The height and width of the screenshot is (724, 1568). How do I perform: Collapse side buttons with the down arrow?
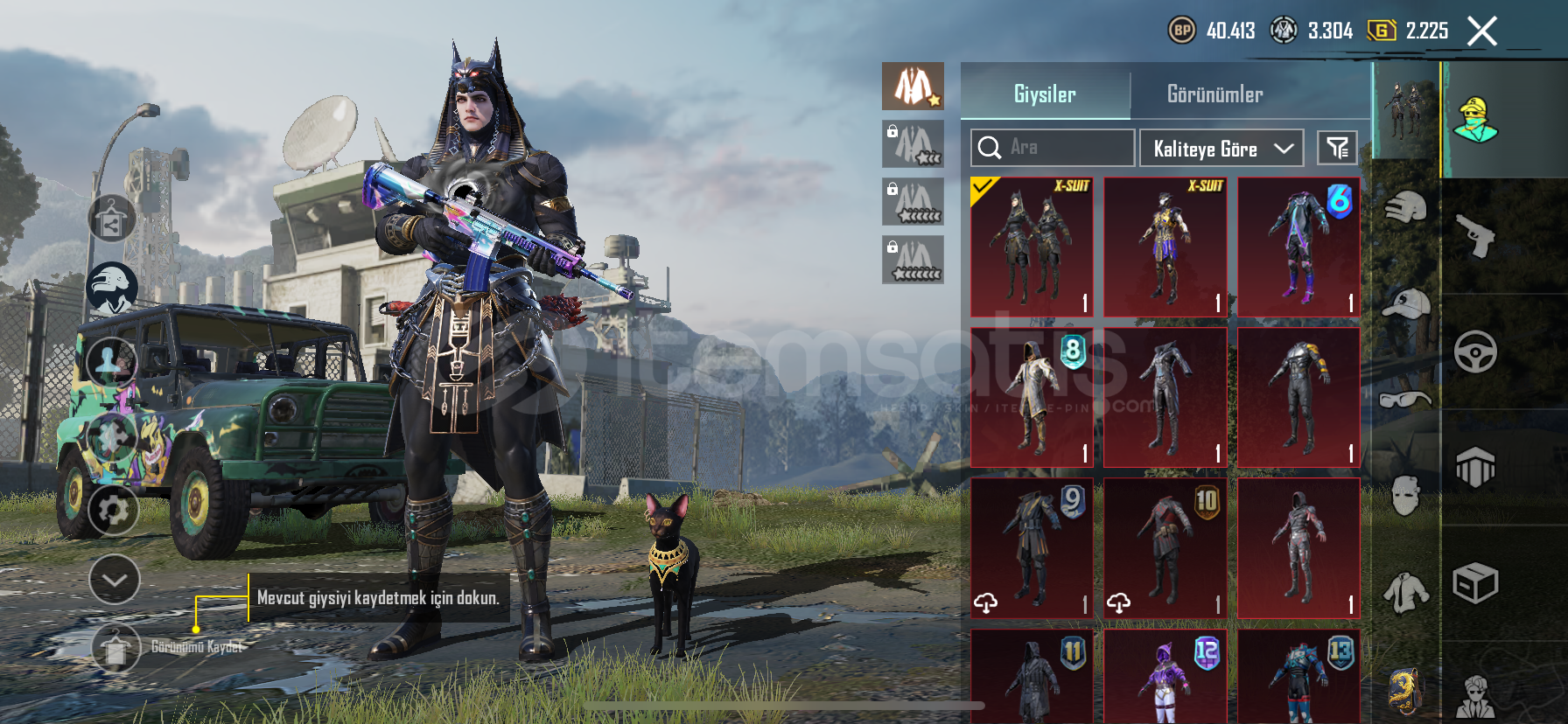pos(115,580)
